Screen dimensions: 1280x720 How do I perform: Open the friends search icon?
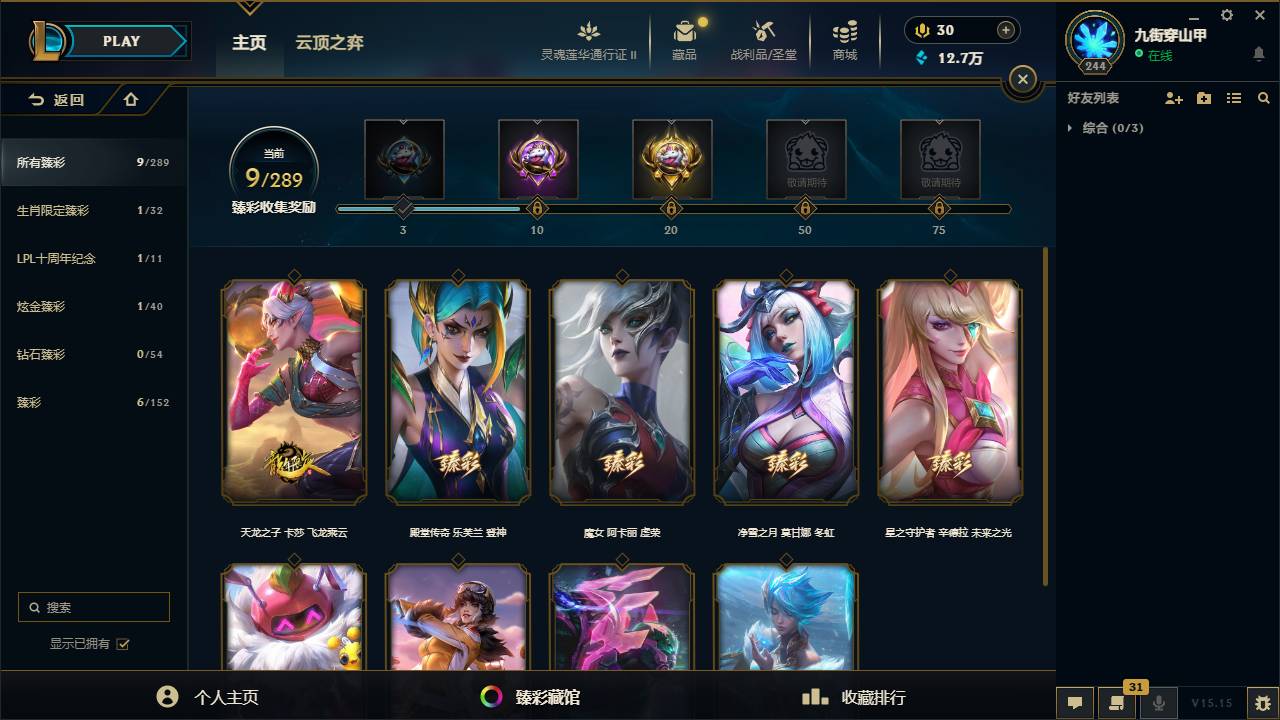1264,98
